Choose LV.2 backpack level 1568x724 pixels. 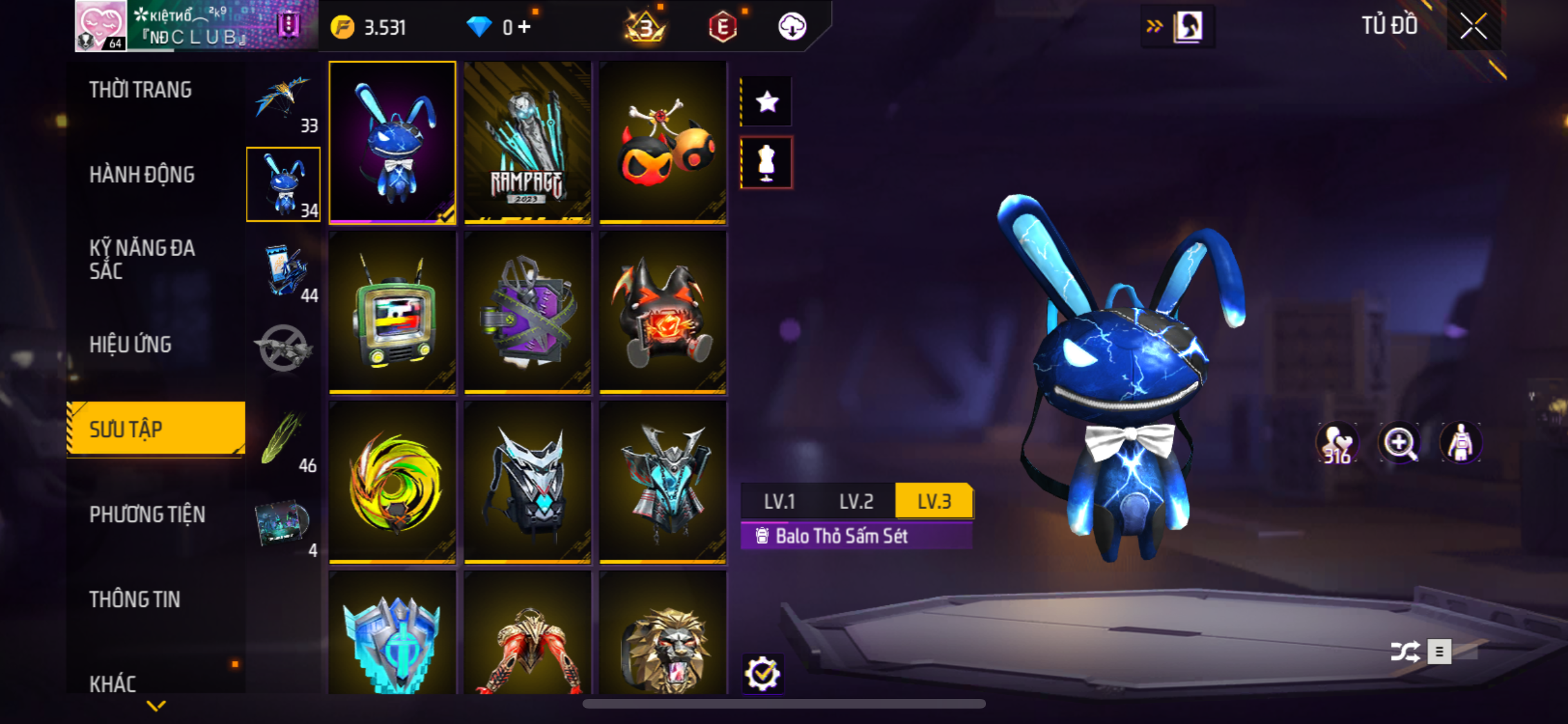856,501
